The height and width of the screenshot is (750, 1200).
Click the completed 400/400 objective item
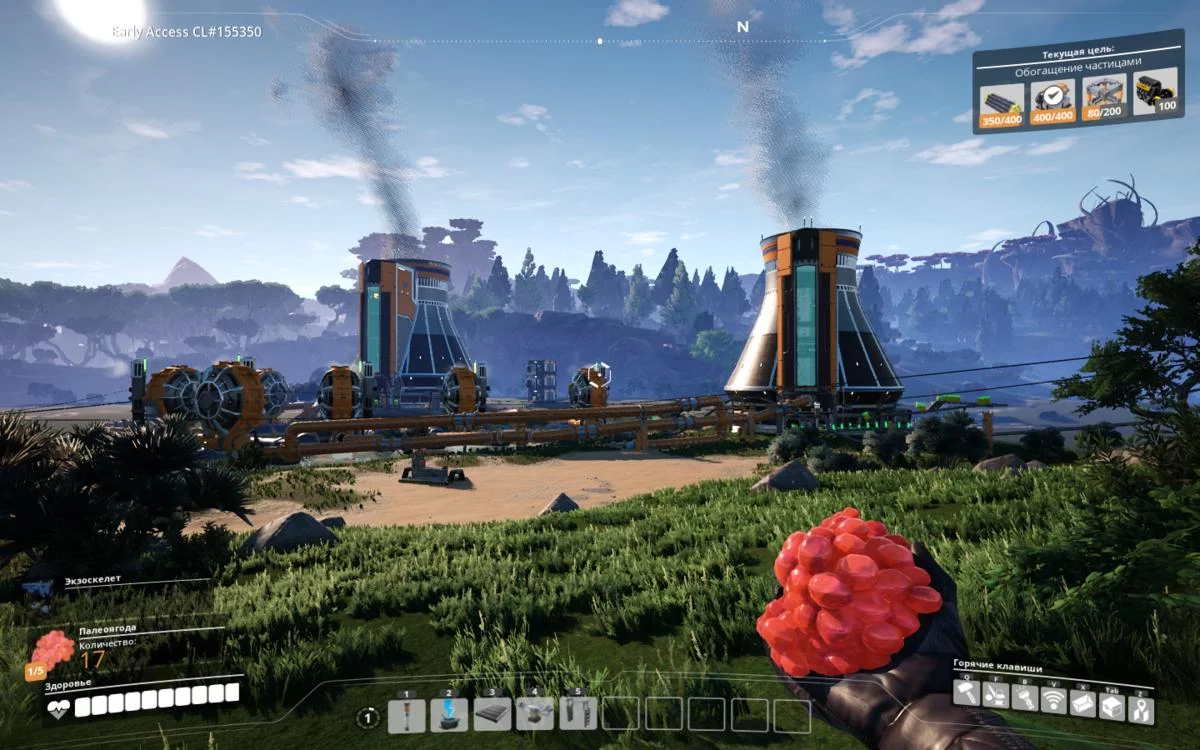[x=1052, y=101]
